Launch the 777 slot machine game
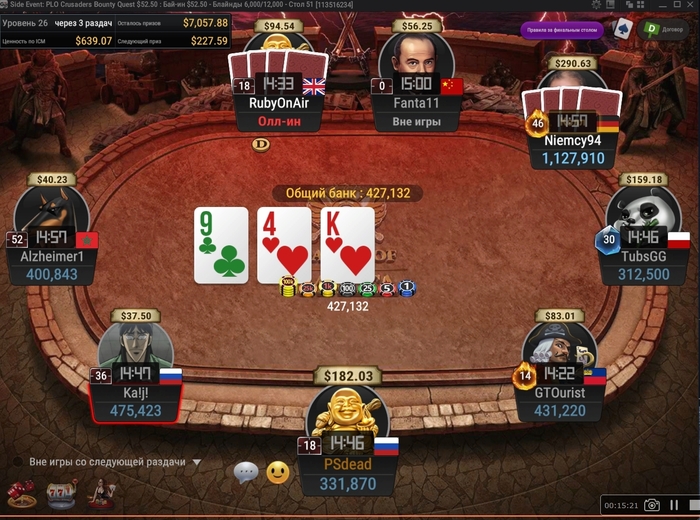Viewport: 700px width, 520px height. tap(61, 492)
